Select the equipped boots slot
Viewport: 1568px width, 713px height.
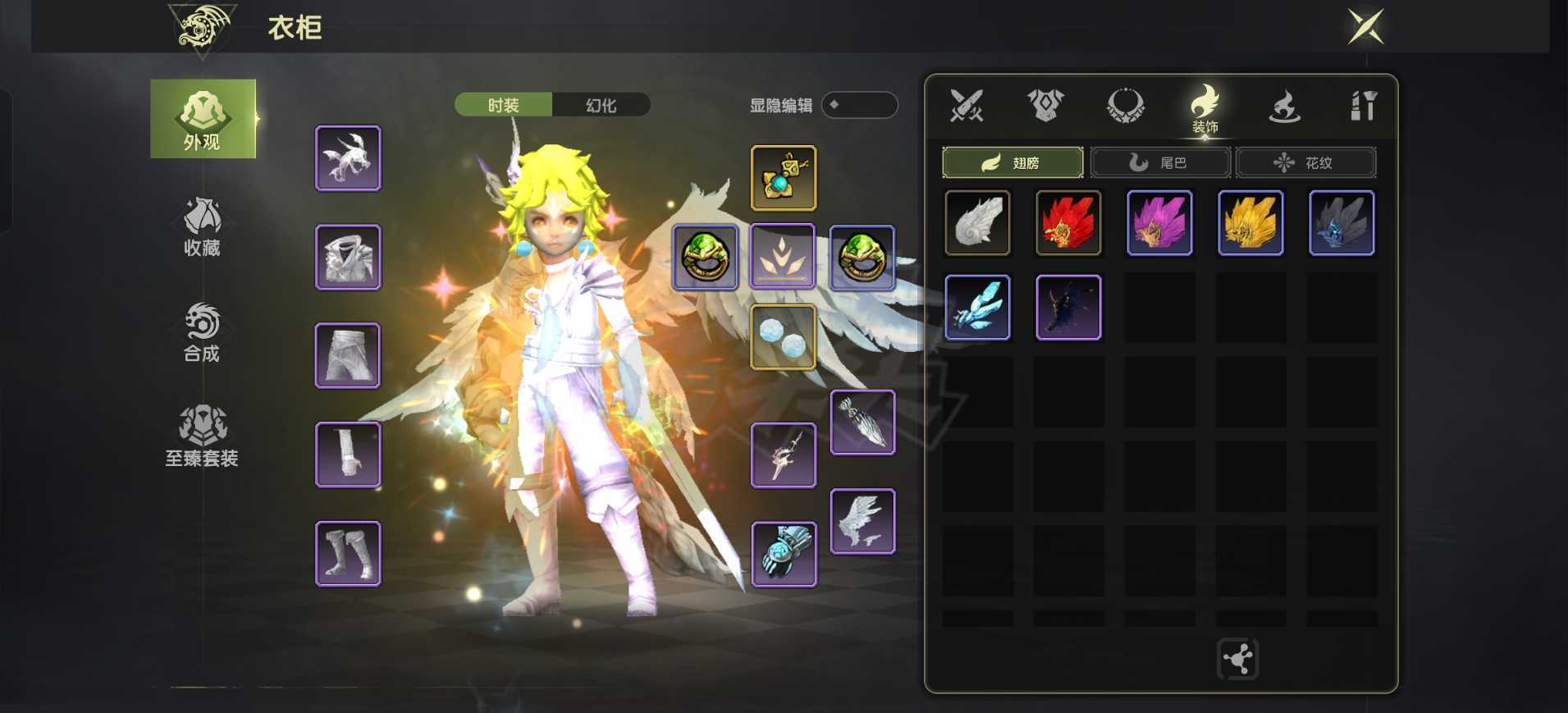[348, 554]
